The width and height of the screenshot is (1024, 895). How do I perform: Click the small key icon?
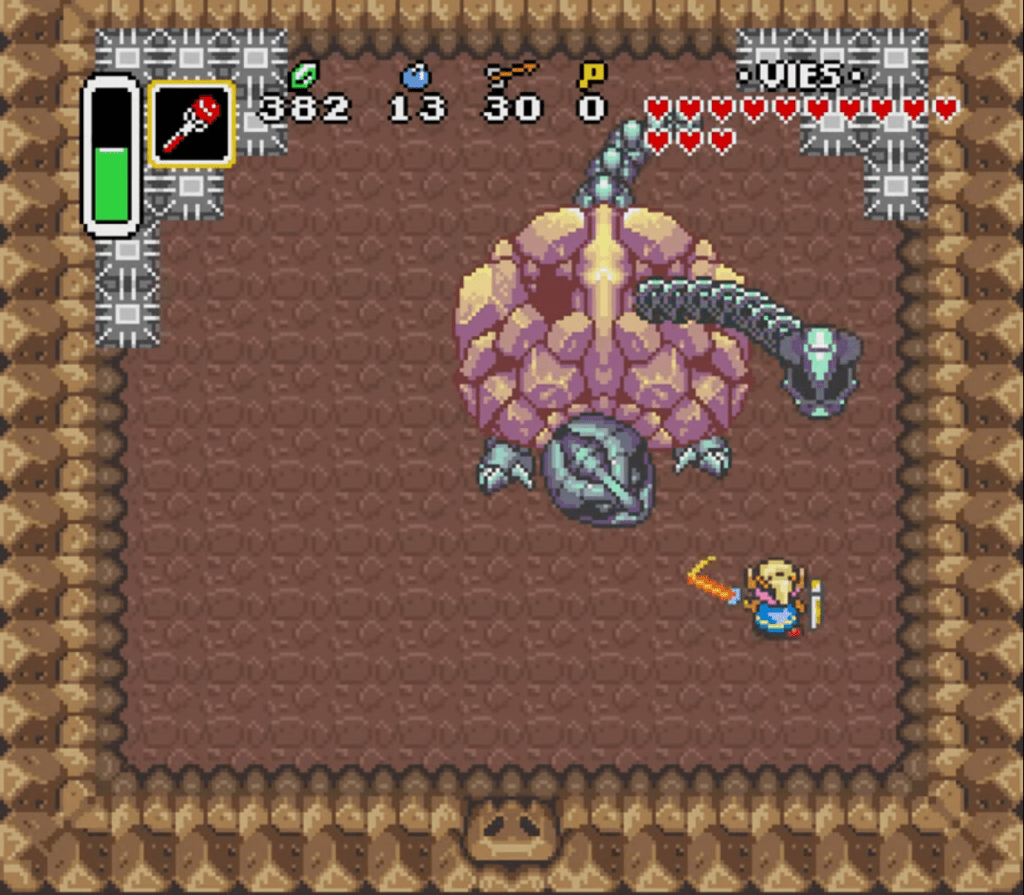[590, 75]
